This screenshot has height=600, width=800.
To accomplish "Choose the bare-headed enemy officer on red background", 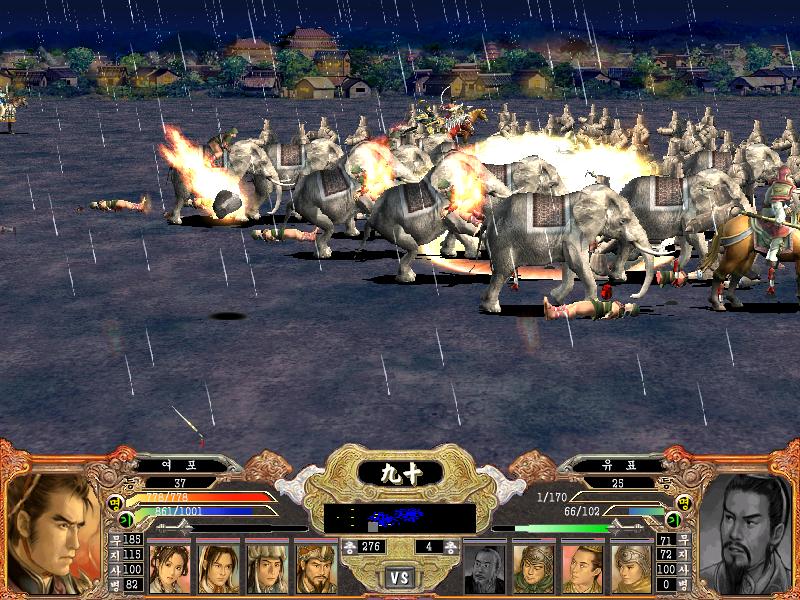I will coord(583,568).
